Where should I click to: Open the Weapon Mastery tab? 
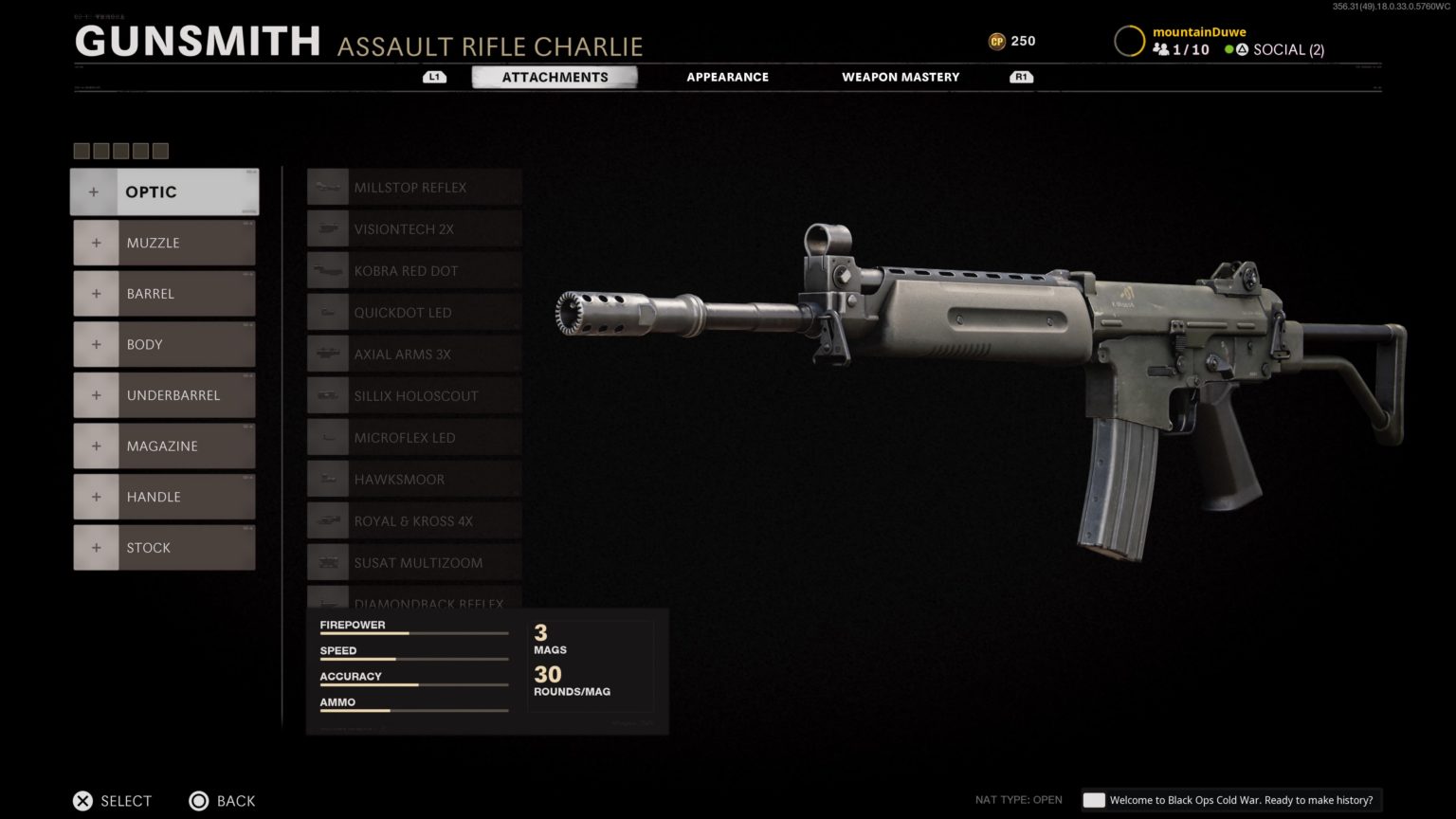tap(900, 77)
